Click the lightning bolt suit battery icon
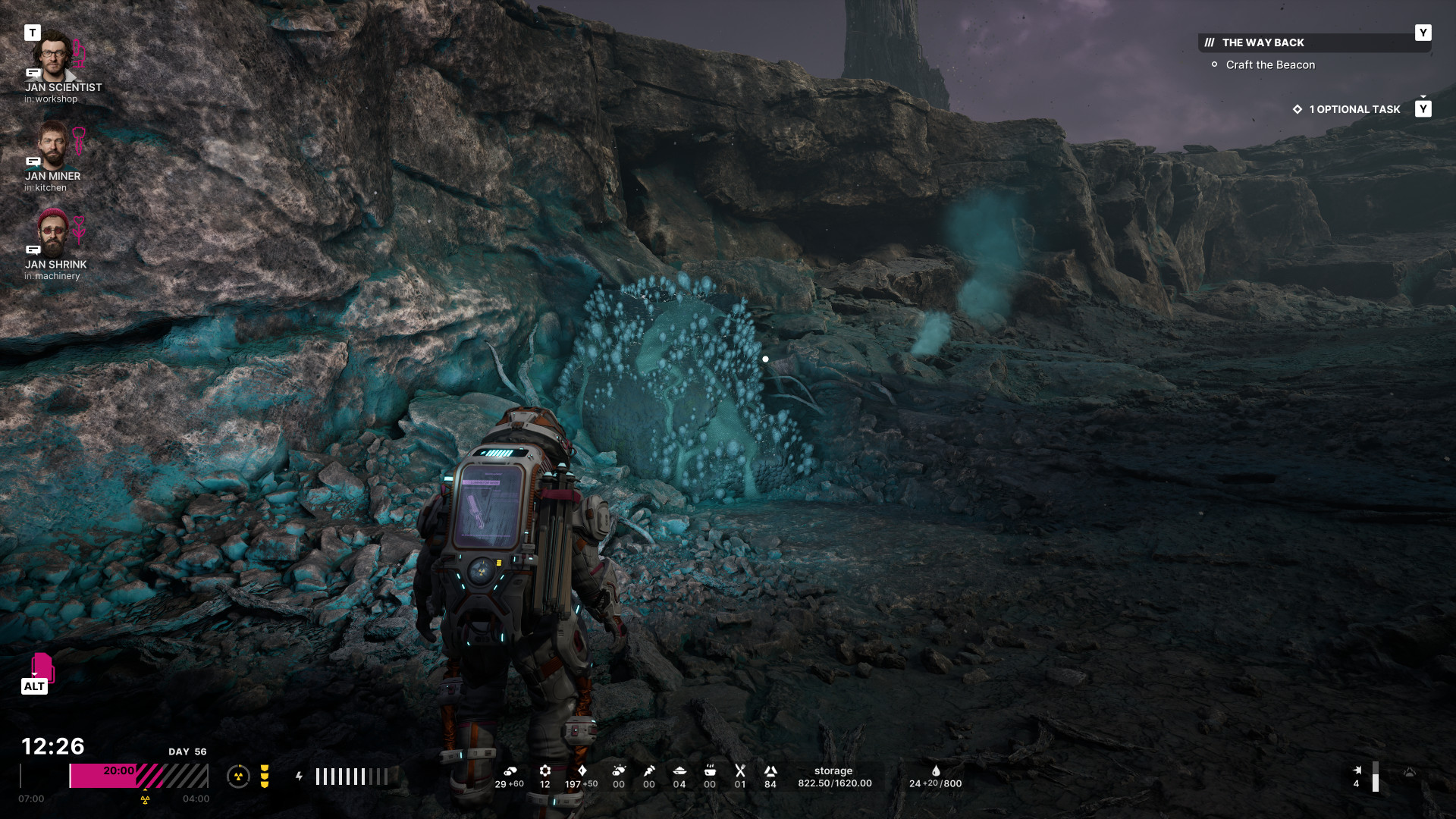The height and width of the screenshot is (819, 1456). click(299, 777)
